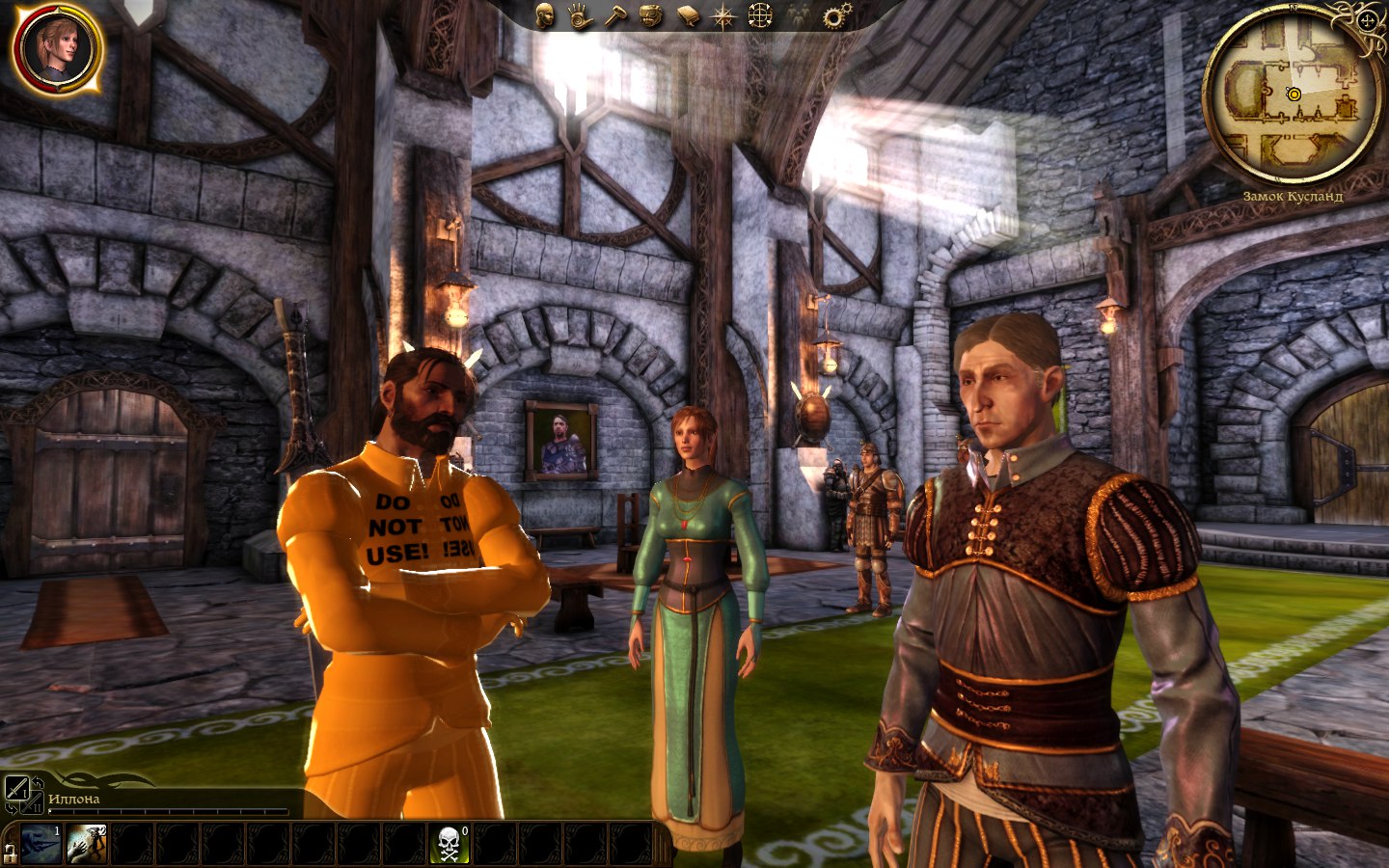Click the Castle Cousland minimap
The height and width of the screenshot is (868, 1389).
point(1292,95)
